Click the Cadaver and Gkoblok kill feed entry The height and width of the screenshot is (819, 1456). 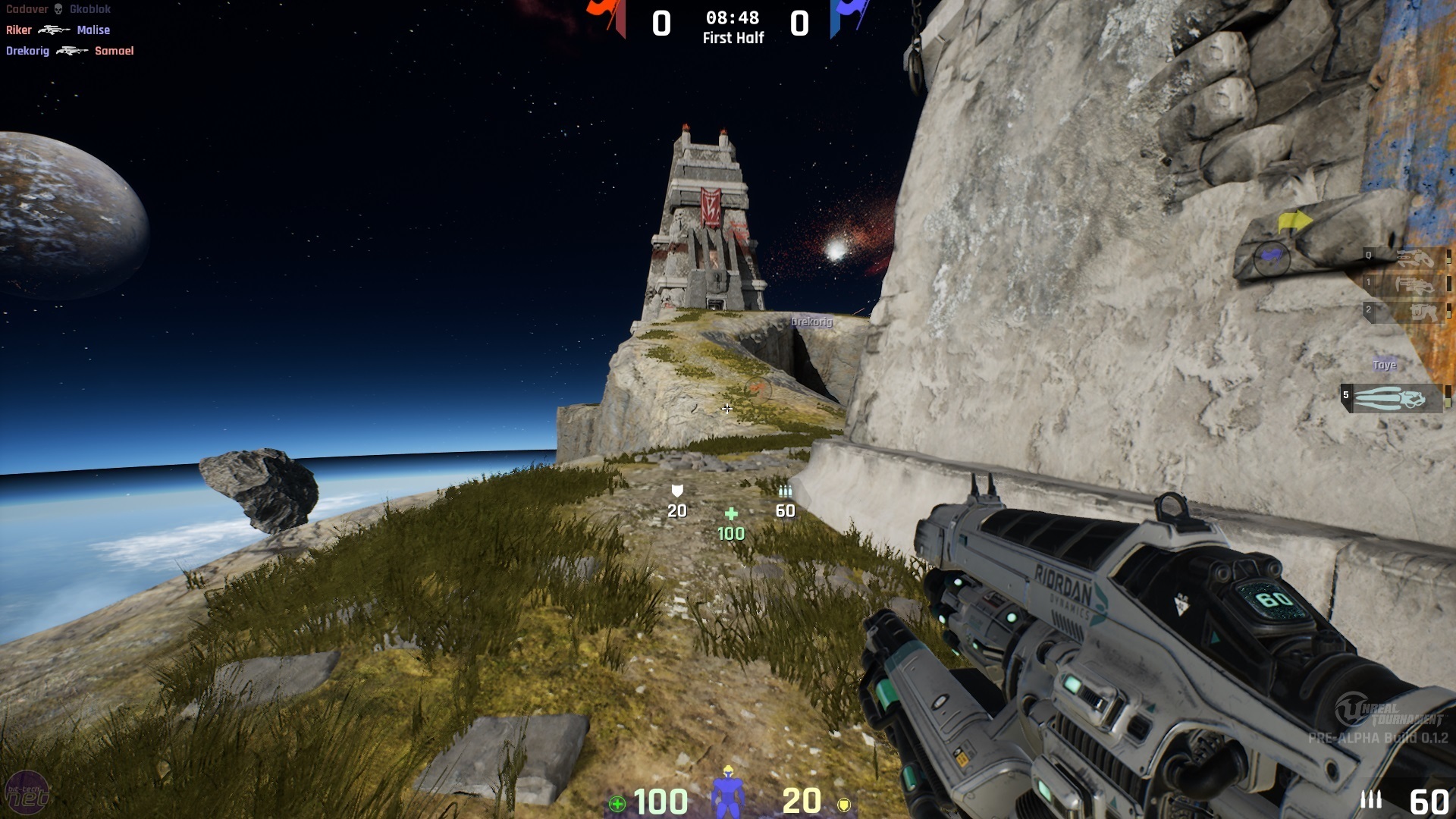[x=58, y=9]
